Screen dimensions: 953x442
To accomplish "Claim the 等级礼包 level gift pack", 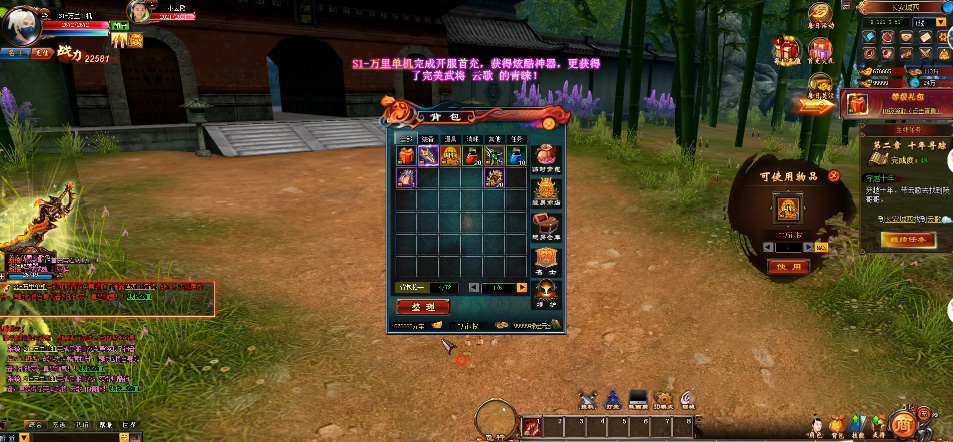I will click(855, 104).
